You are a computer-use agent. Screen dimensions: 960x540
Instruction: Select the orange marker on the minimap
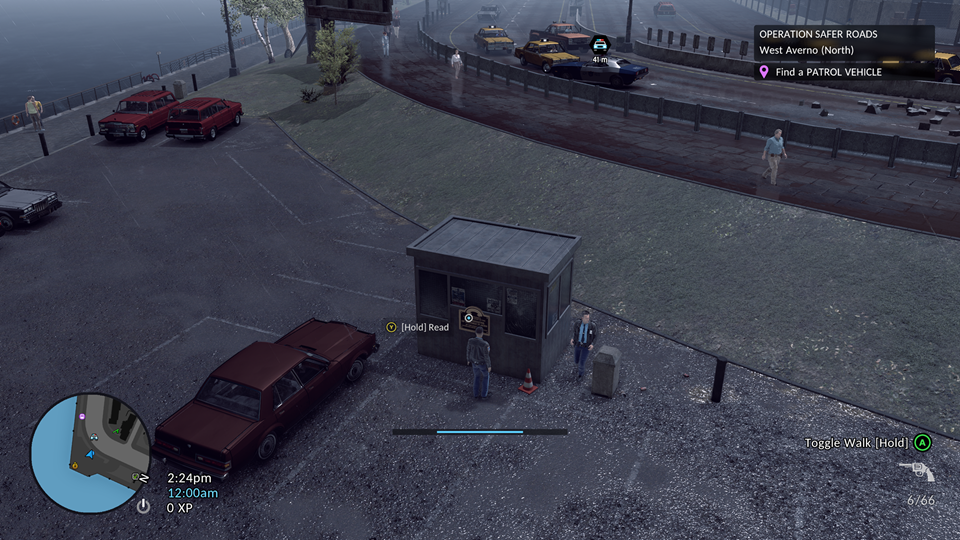pyautogui.click(x=74, y=465)
